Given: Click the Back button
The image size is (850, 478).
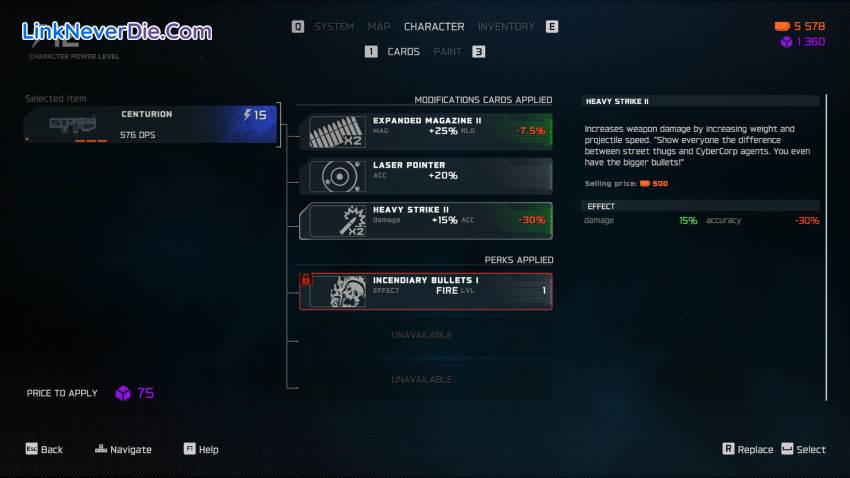Looking at the screenshot, I should [44, 450].
